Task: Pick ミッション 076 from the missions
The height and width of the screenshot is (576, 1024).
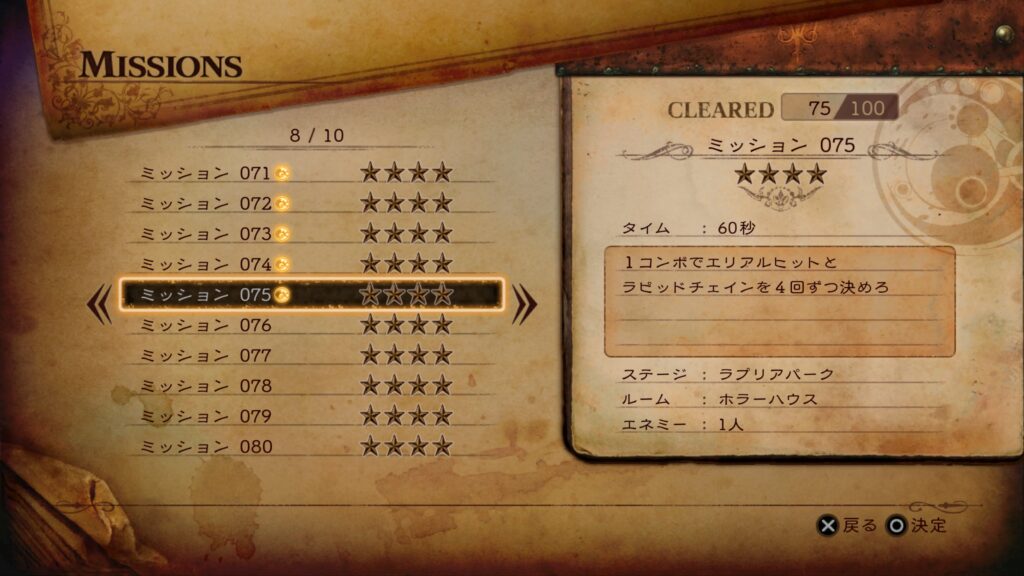Action: point(310,325)
